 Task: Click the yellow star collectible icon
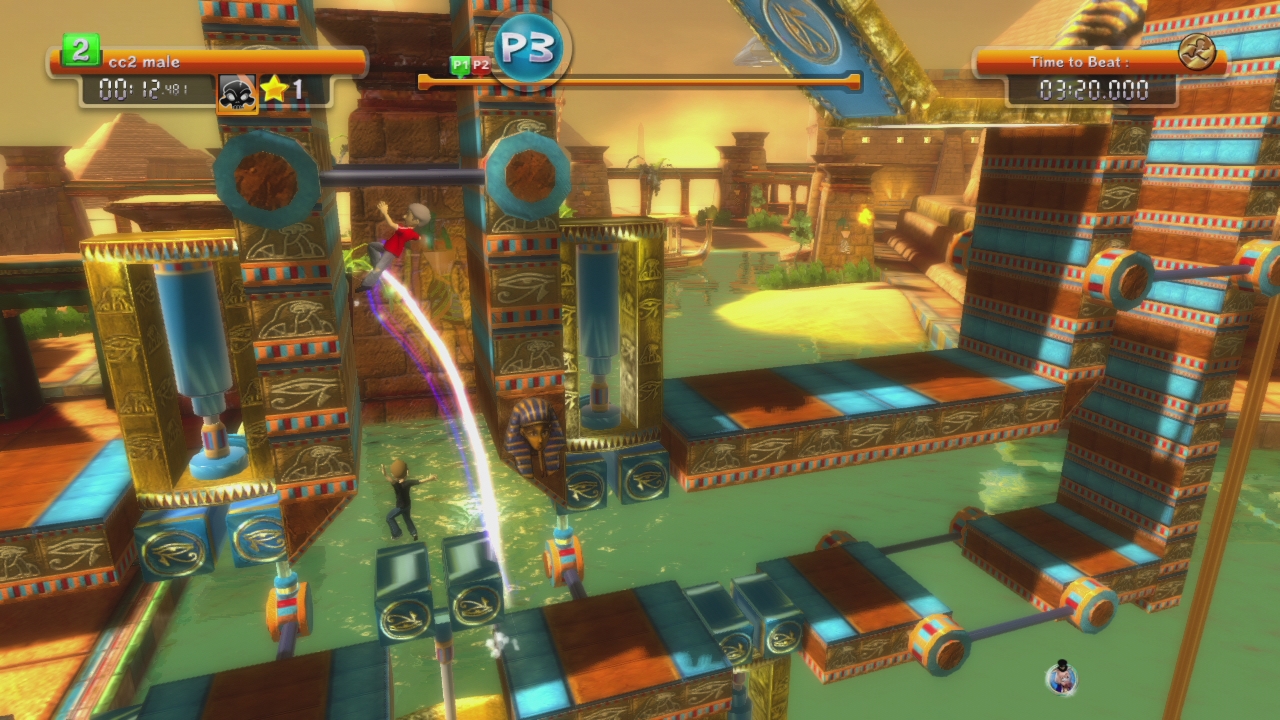pyautogui.click(x=274, y=90)
